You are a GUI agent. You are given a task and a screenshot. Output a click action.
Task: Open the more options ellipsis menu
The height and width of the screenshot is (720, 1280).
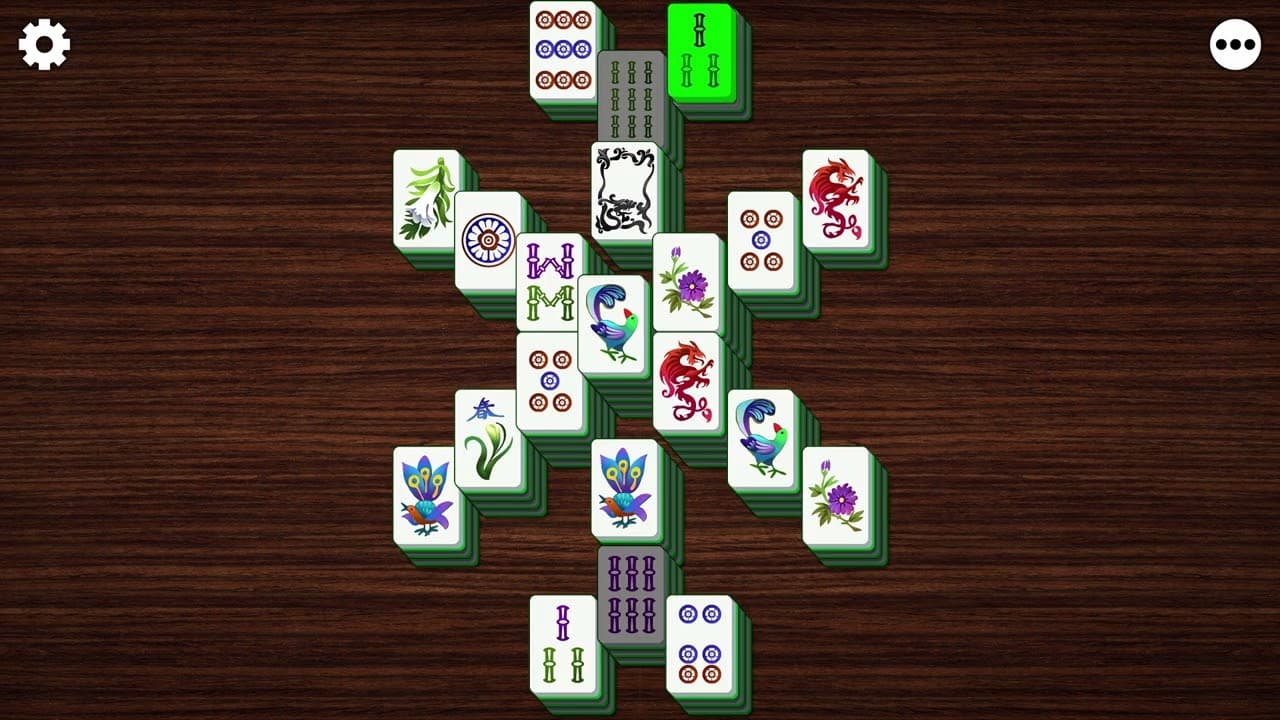coord(1236,42)
